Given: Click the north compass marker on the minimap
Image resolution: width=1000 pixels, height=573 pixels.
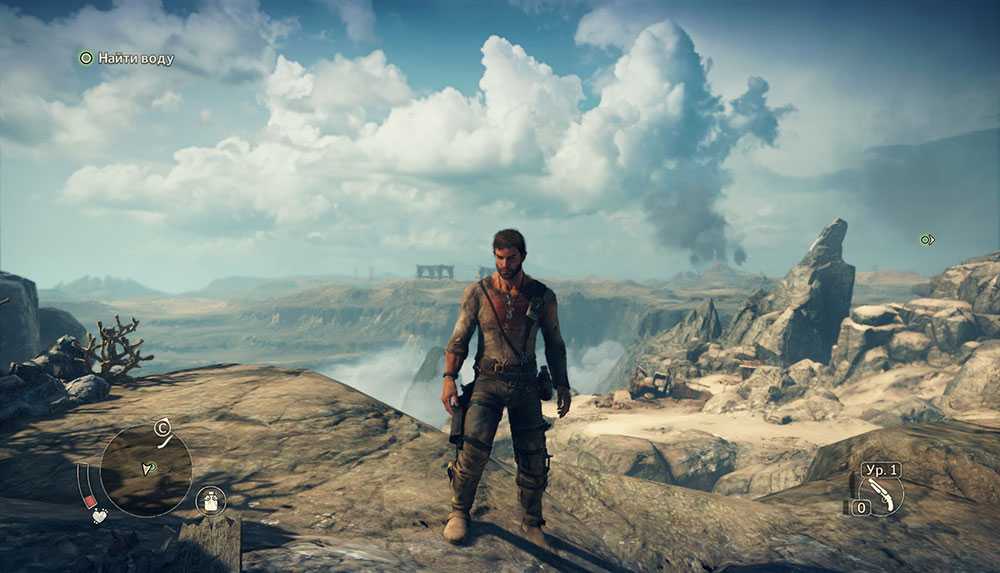Looking at the screenshot, I should [x=160, y=429].
